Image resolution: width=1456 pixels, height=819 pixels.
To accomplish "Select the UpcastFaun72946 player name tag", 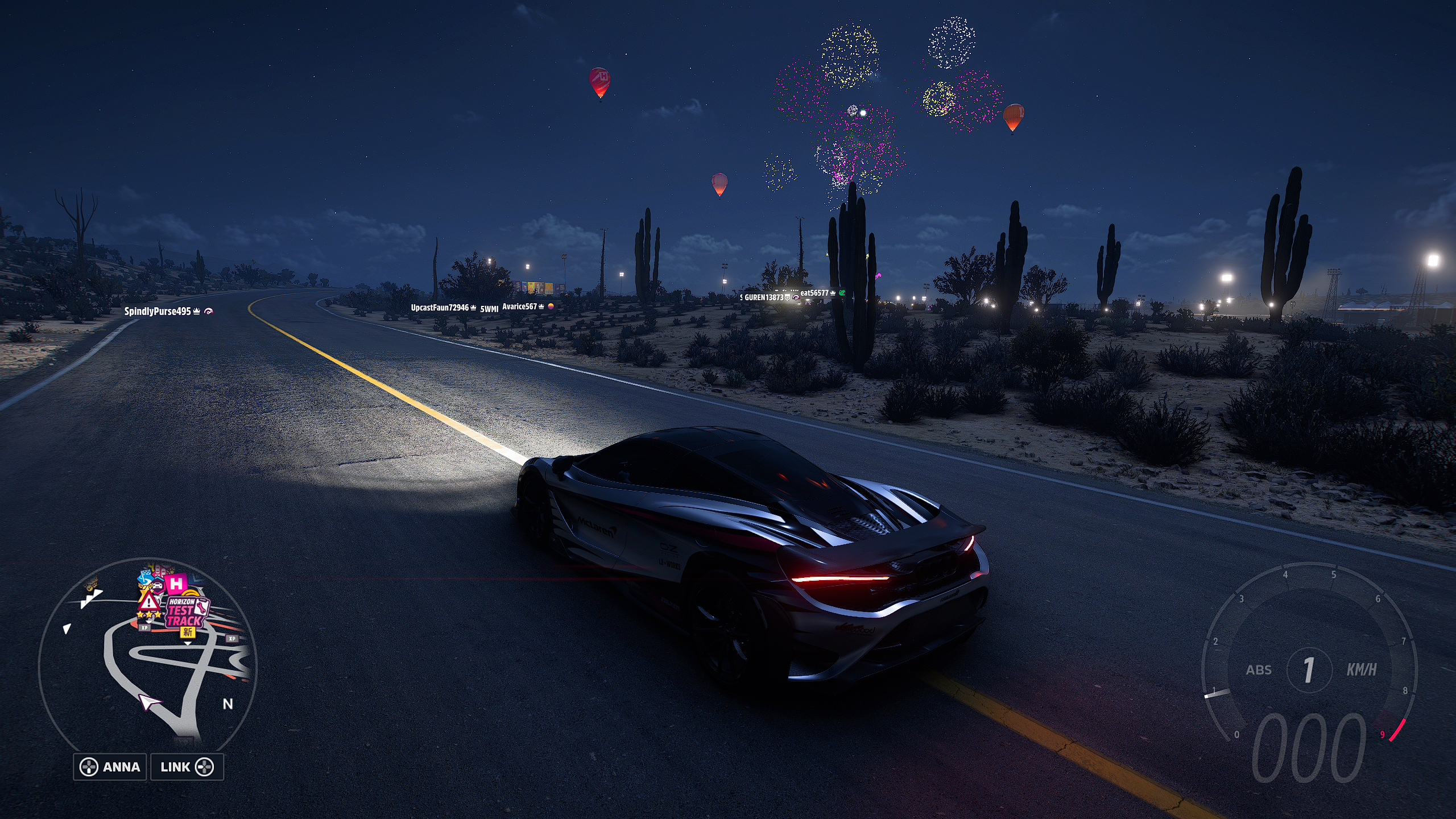I will pyautogui.click(x=440, y=308).
